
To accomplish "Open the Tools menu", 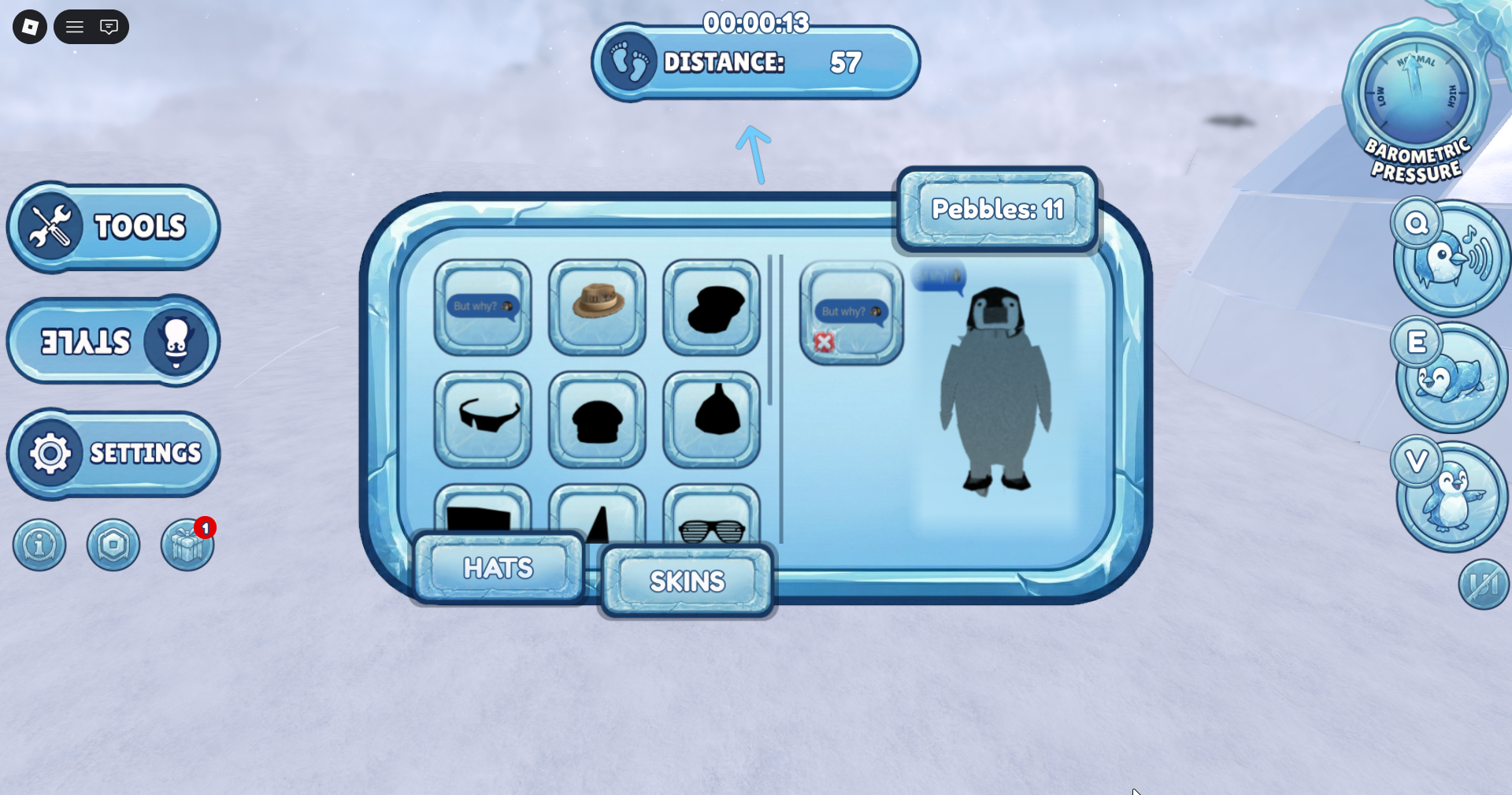I will pyautogui.click(x=113, y=227).
